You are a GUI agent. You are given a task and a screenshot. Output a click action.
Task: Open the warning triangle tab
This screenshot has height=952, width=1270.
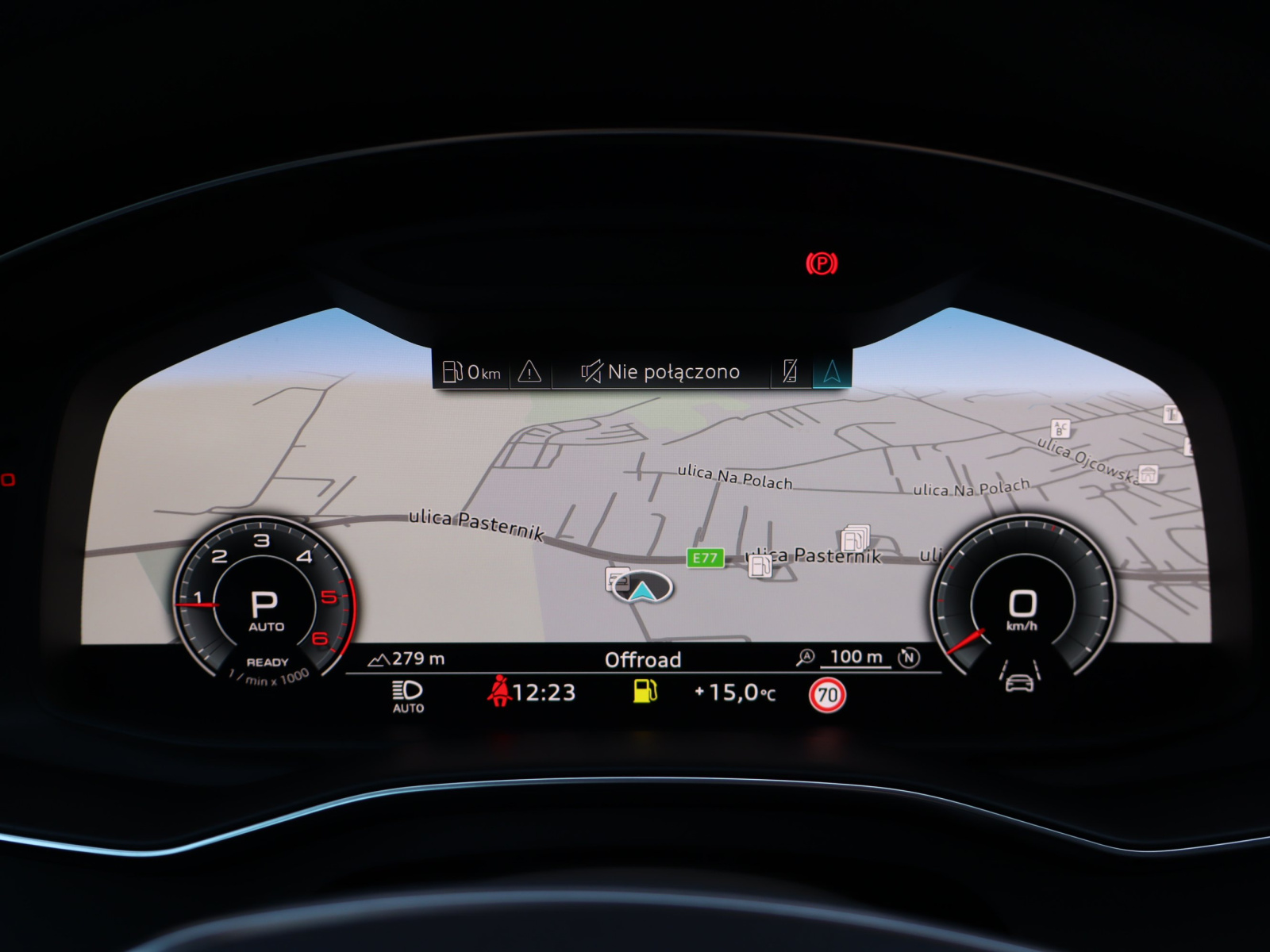click(529, 371)
